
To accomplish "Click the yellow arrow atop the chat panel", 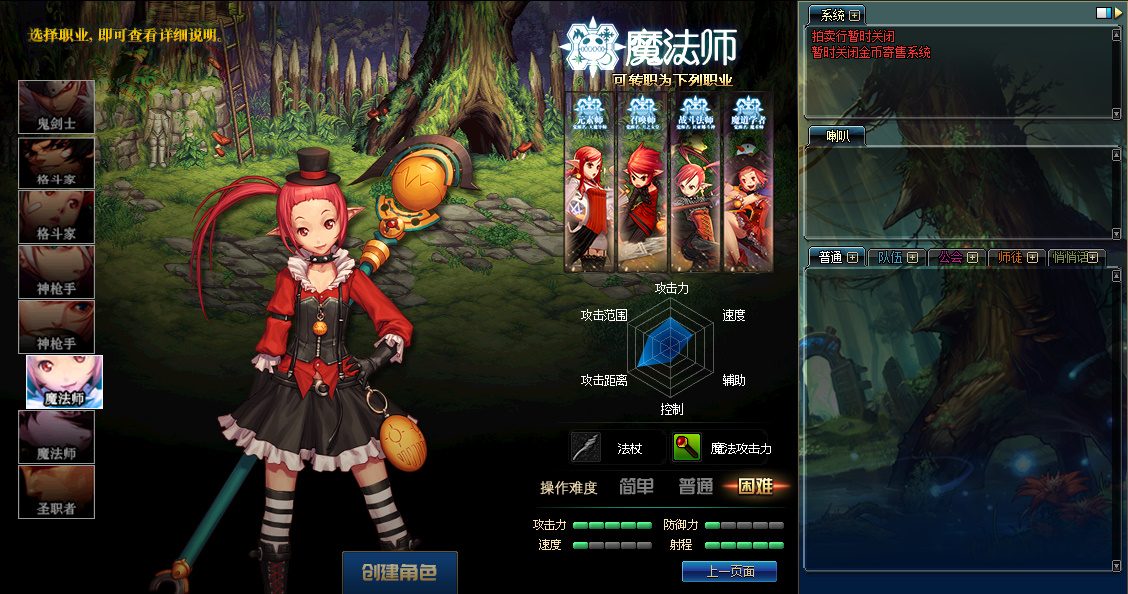I will click(1119, 12).
